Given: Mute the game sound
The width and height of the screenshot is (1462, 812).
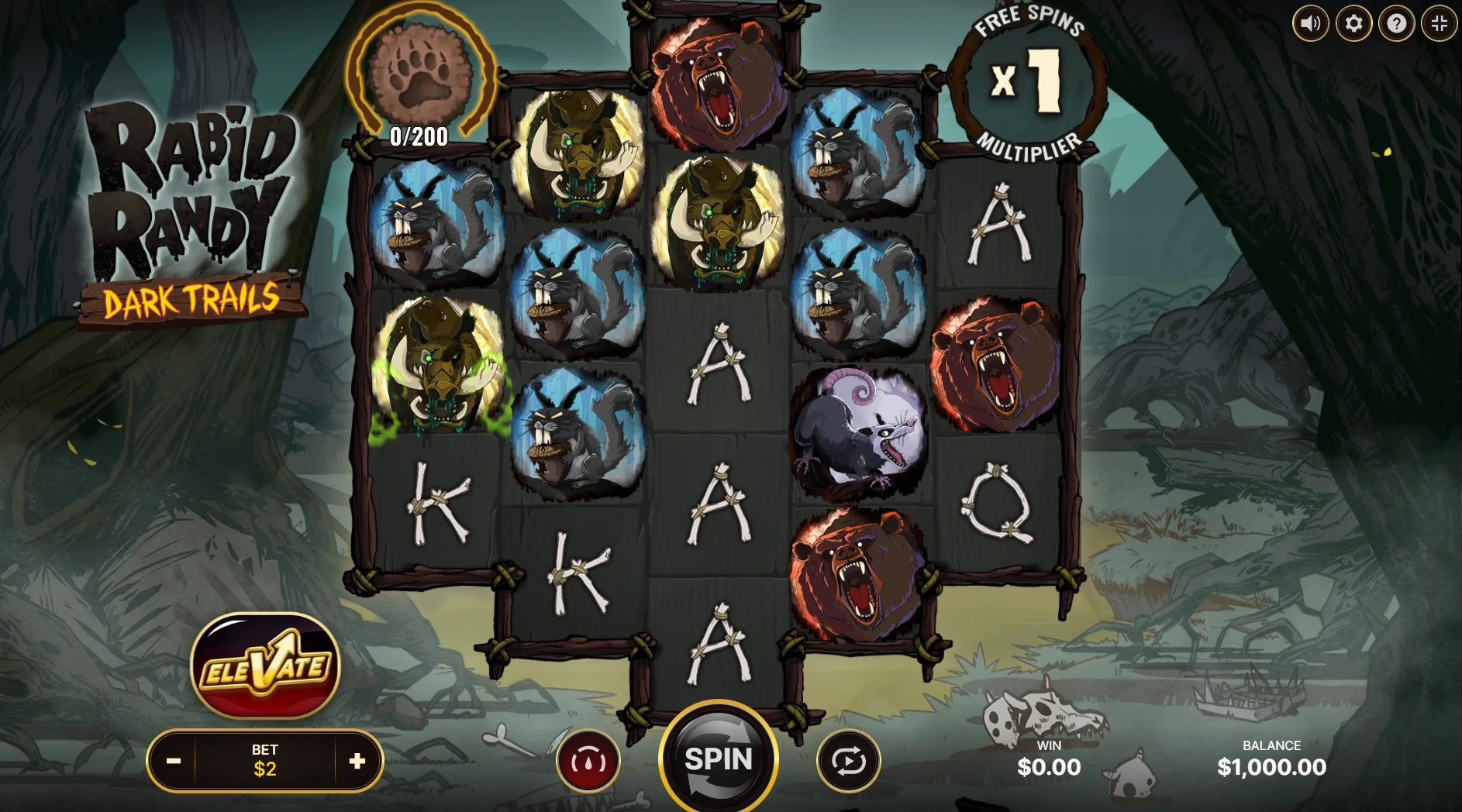Looking at the screenshot, I should (x=1310, y=24).
